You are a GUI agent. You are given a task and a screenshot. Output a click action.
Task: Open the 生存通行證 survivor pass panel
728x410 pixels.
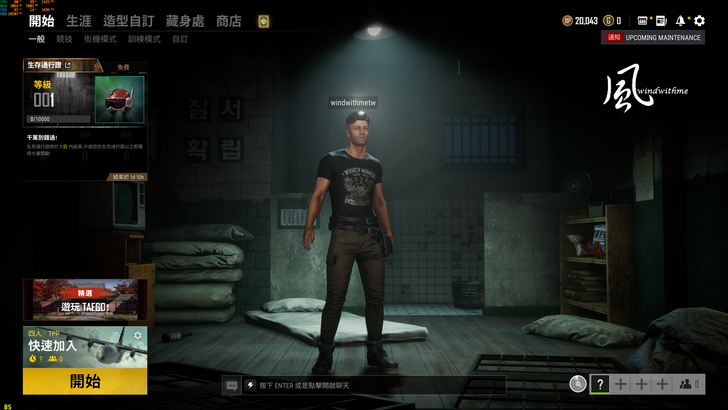pos(85,120)
